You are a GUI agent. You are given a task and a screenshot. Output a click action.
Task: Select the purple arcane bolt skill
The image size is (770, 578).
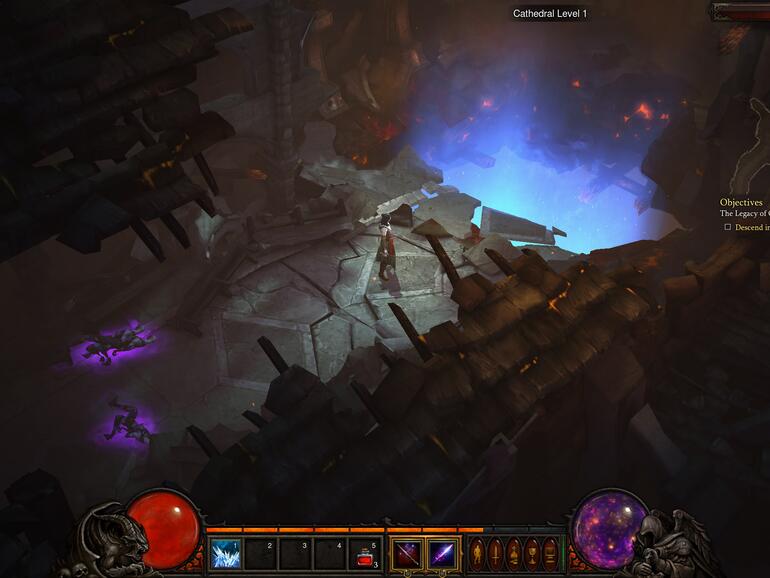point(442,553)
